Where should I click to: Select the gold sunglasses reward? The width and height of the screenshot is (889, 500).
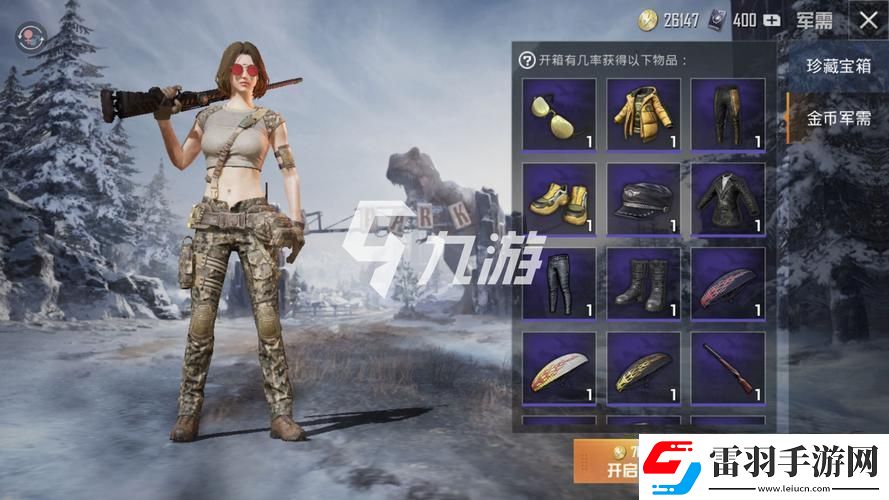pos(559,113)
